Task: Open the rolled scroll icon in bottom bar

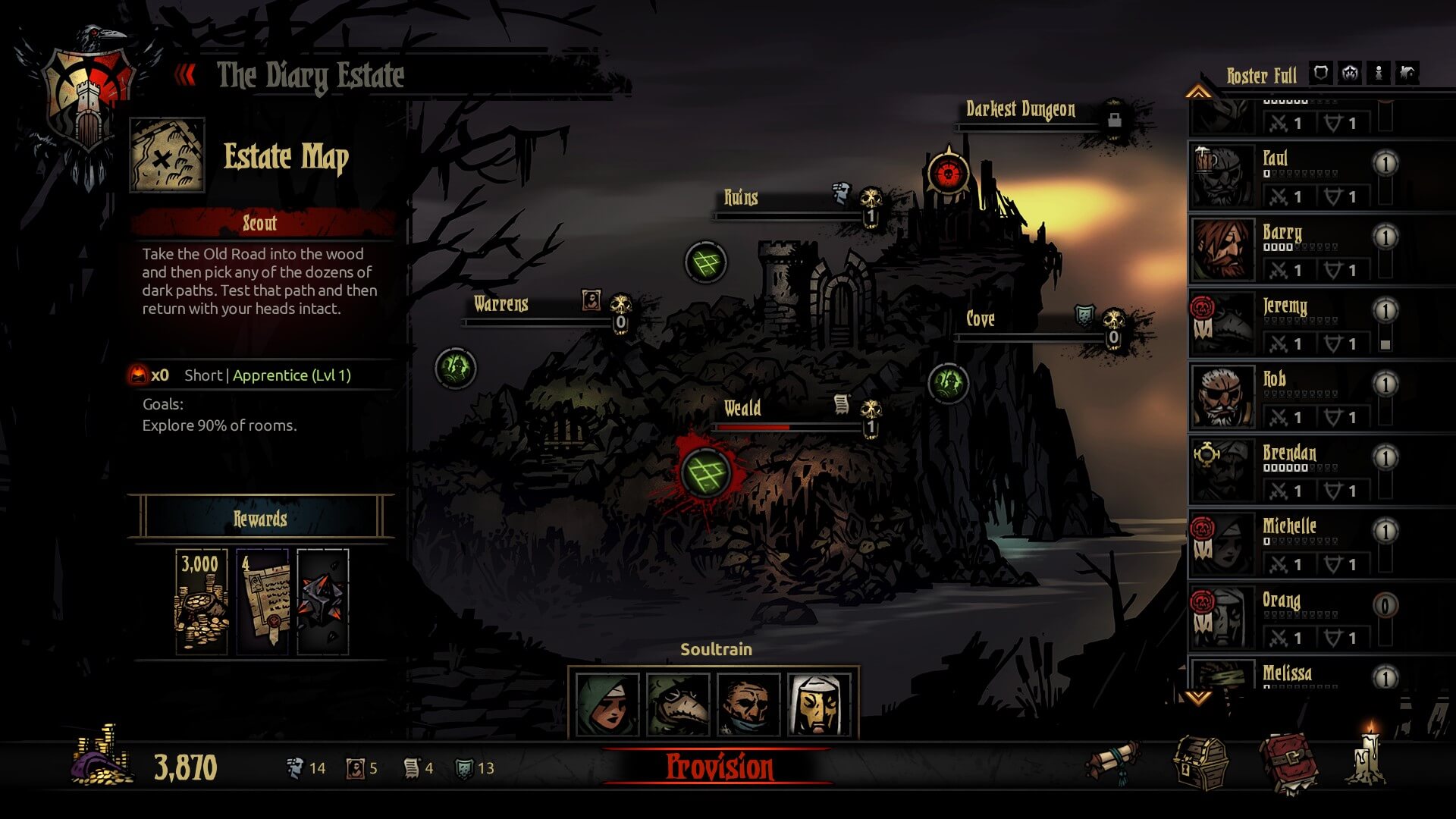Action: pyautogui.click(x=1113, y=761)
